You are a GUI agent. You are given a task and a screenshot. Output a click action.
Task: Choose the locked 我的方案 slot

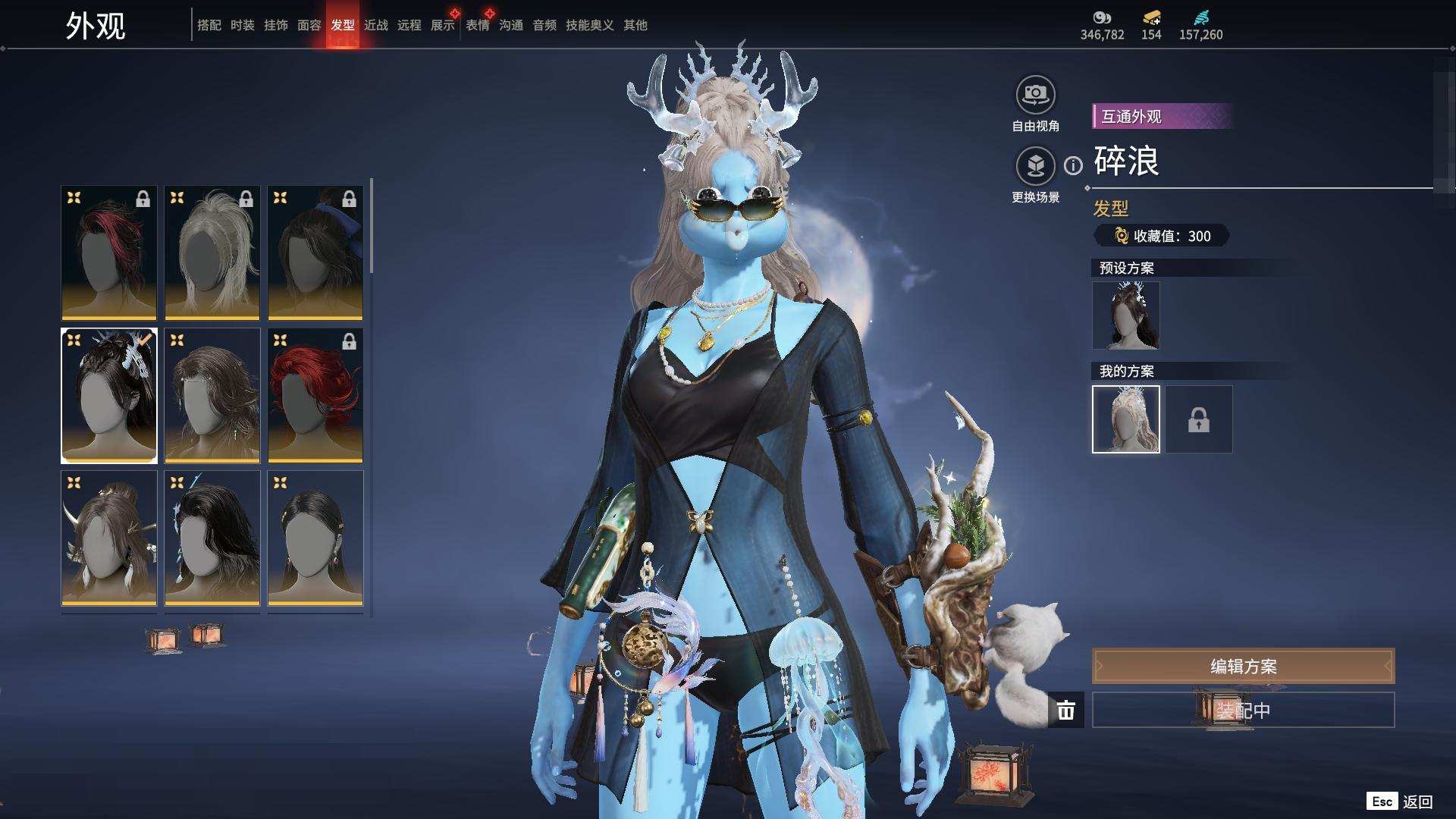coord(1198,419)
